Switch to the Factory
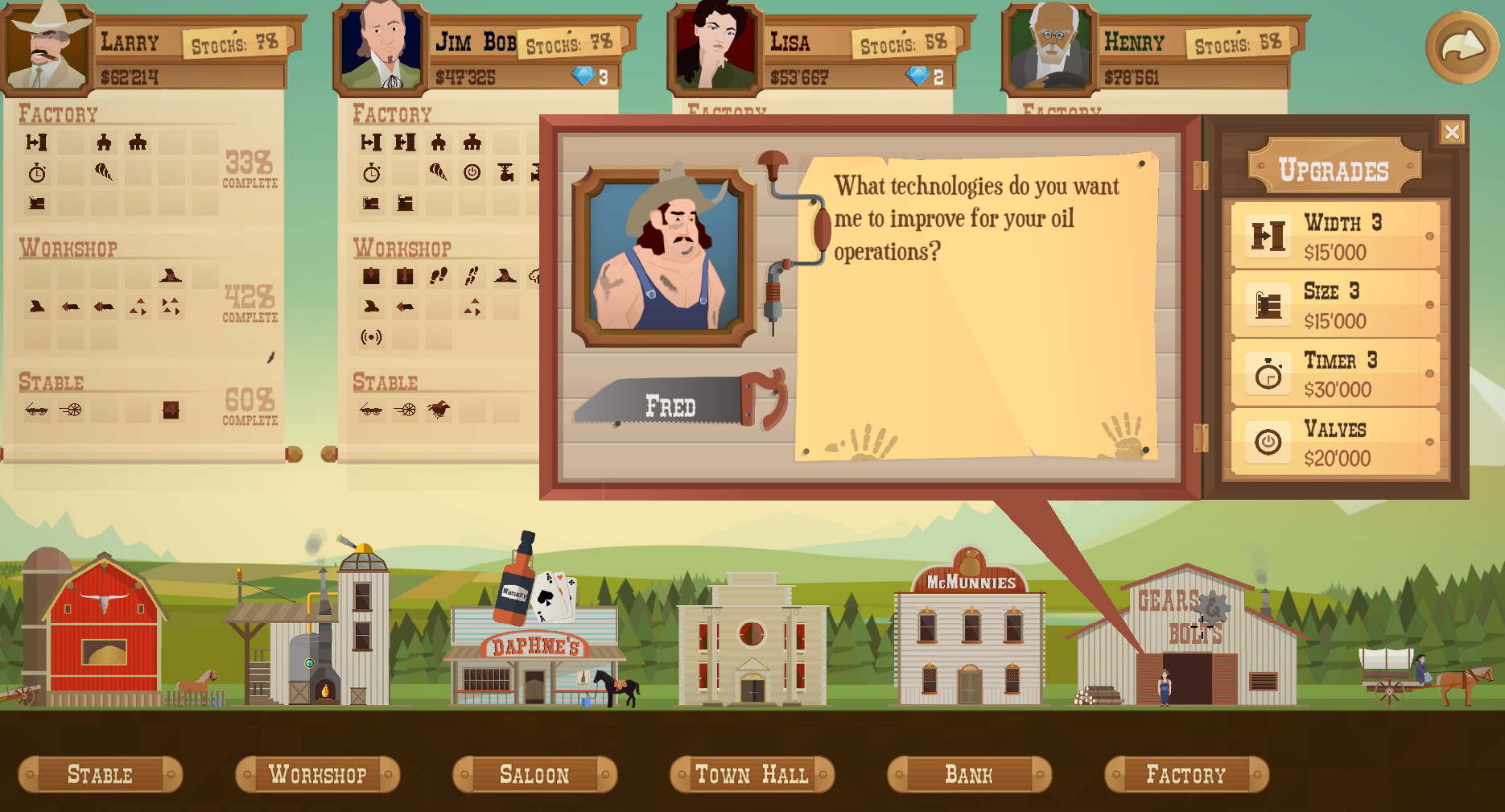1505x812 pixels. click(x=1186, y=774)
